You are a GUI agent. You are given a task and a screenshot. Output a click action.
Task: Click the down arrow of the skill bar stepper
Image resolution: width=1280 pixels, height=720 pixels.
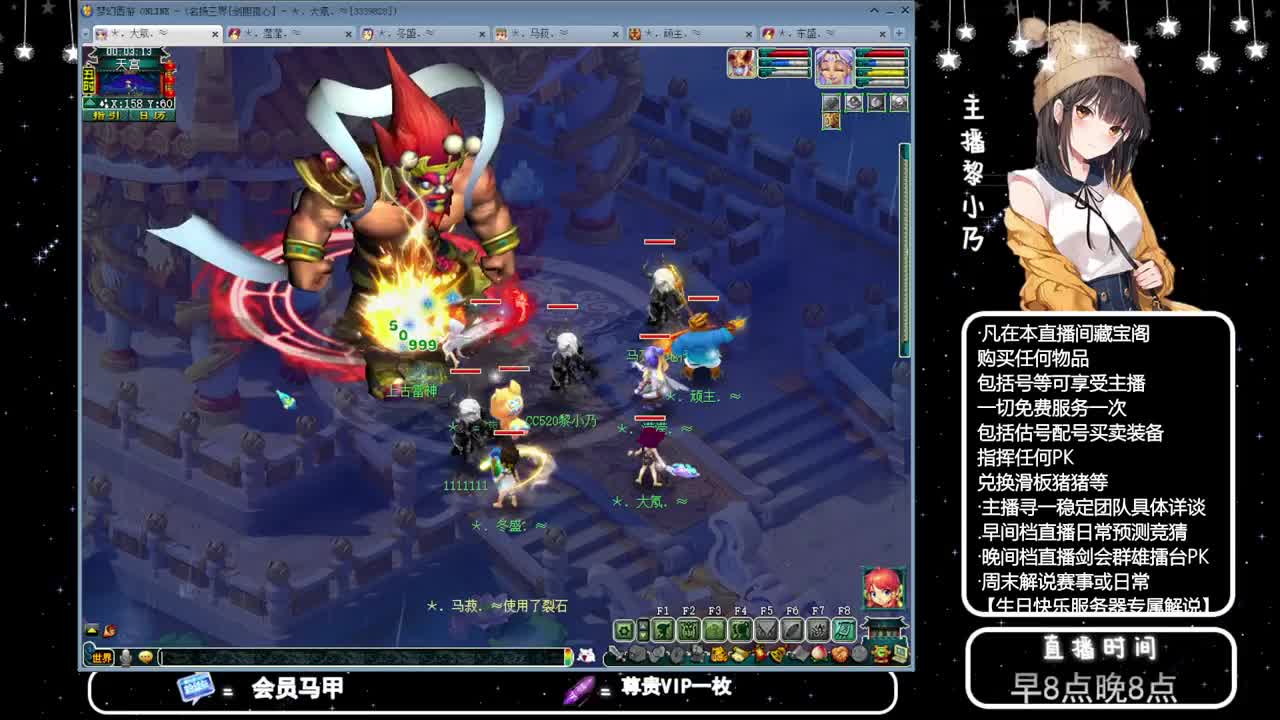(x=642, y=636)
